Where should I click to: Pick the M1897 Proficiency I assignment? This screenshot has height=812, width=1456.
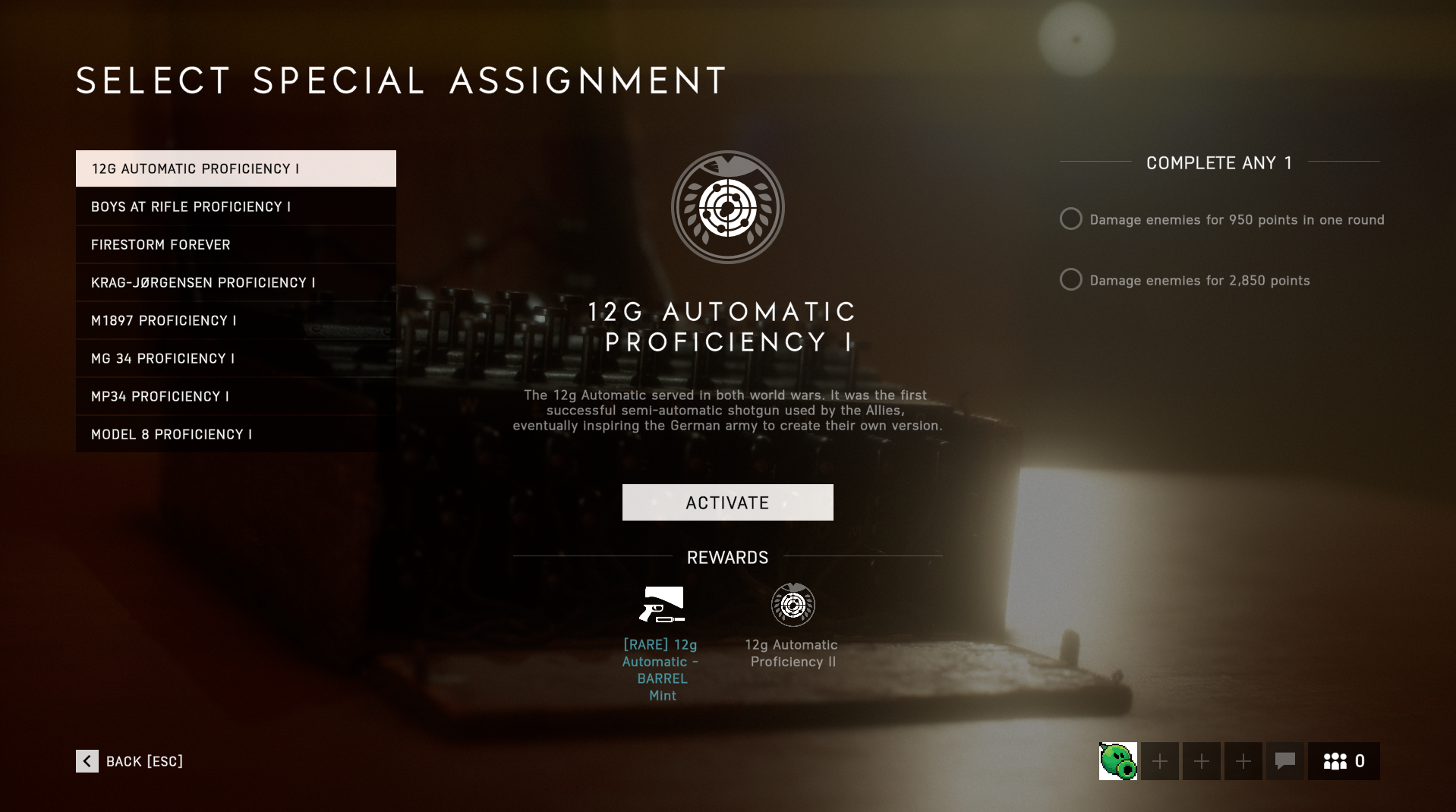click(x=235, y=320)
